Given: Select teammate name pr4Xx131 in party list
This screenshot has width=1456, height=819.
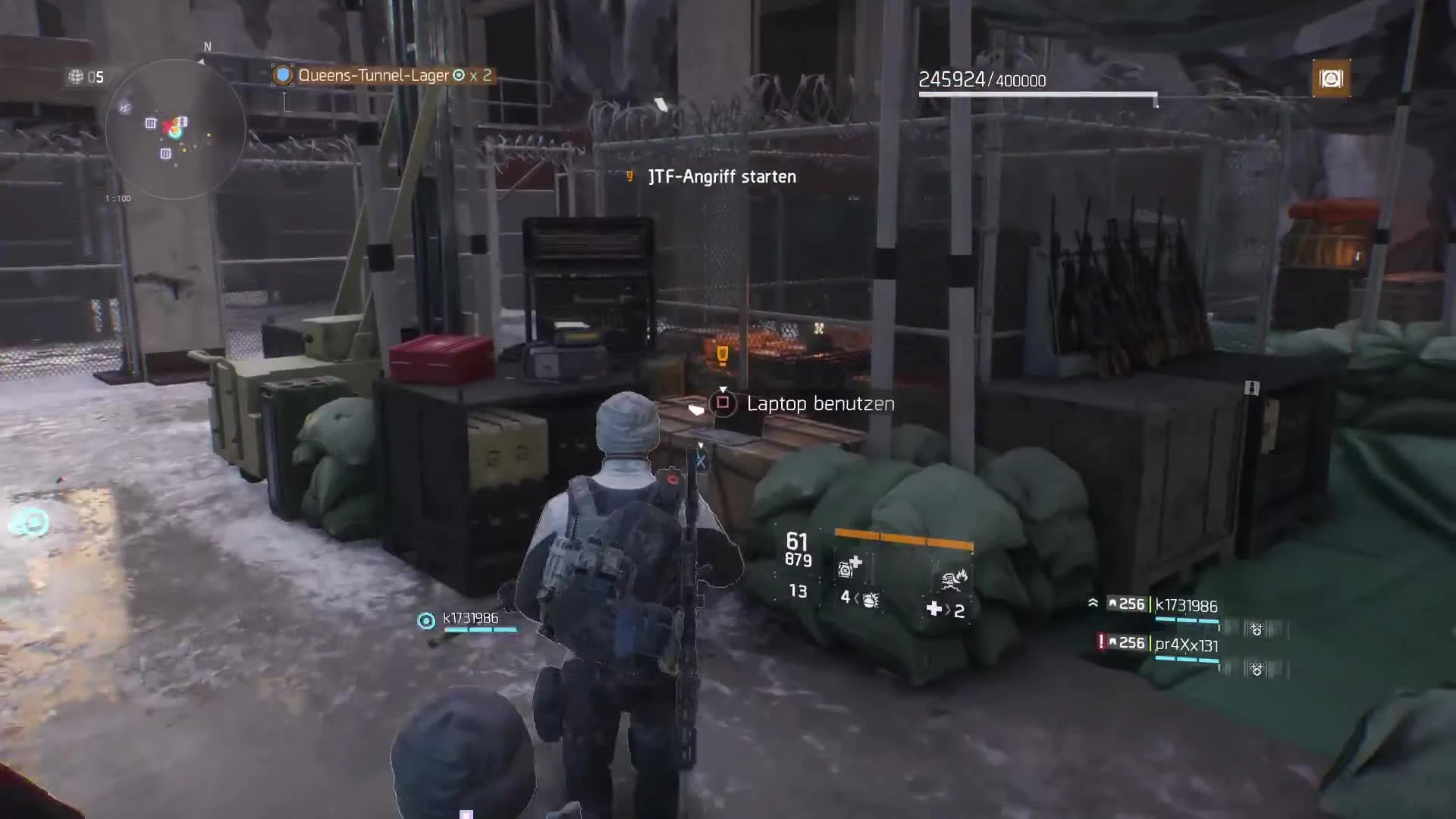Looking at the screenshot, I should pos(1186,645).
